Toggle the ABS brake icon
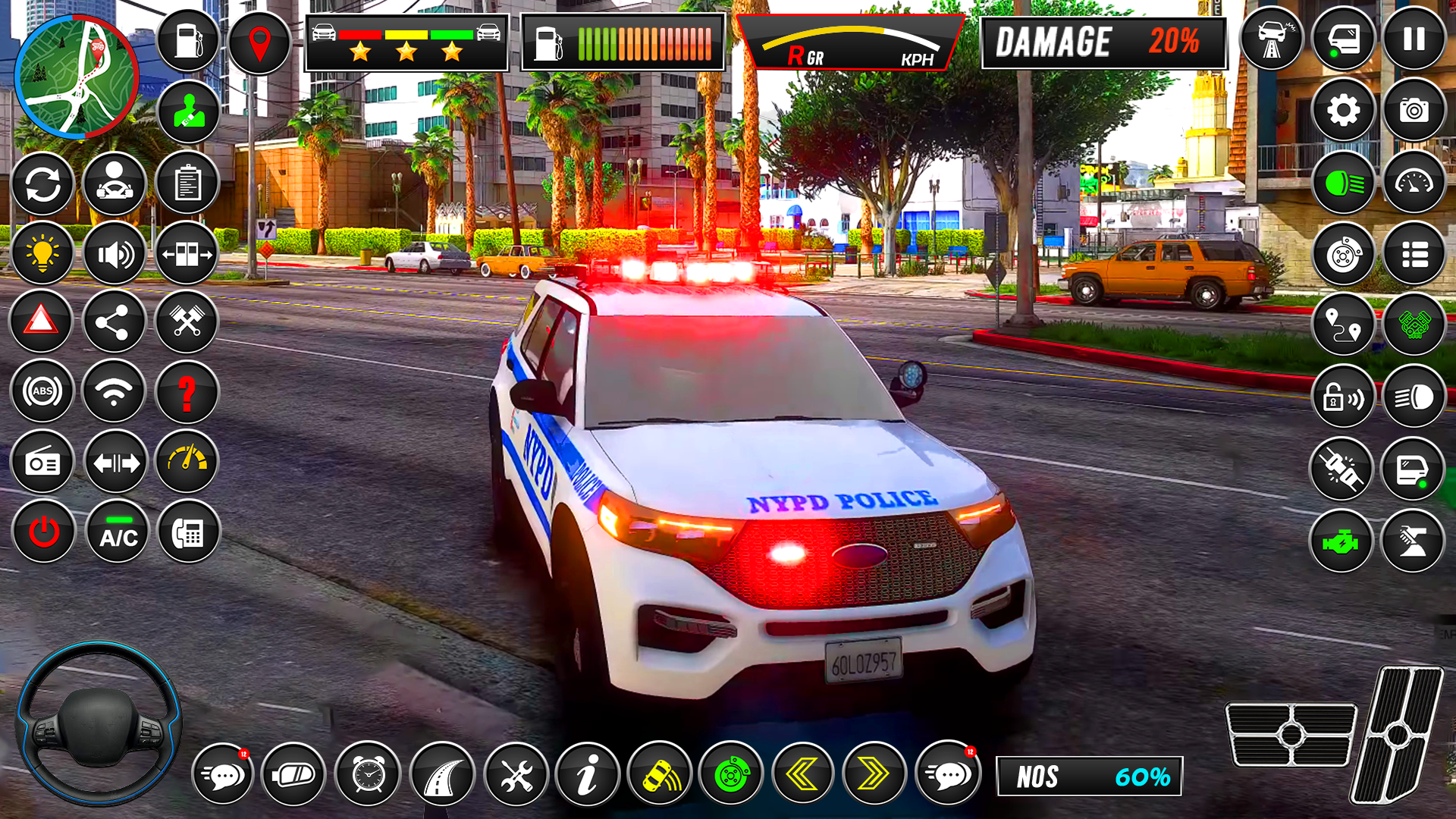This screenshot has width=1456, height=819. (42, 391)
